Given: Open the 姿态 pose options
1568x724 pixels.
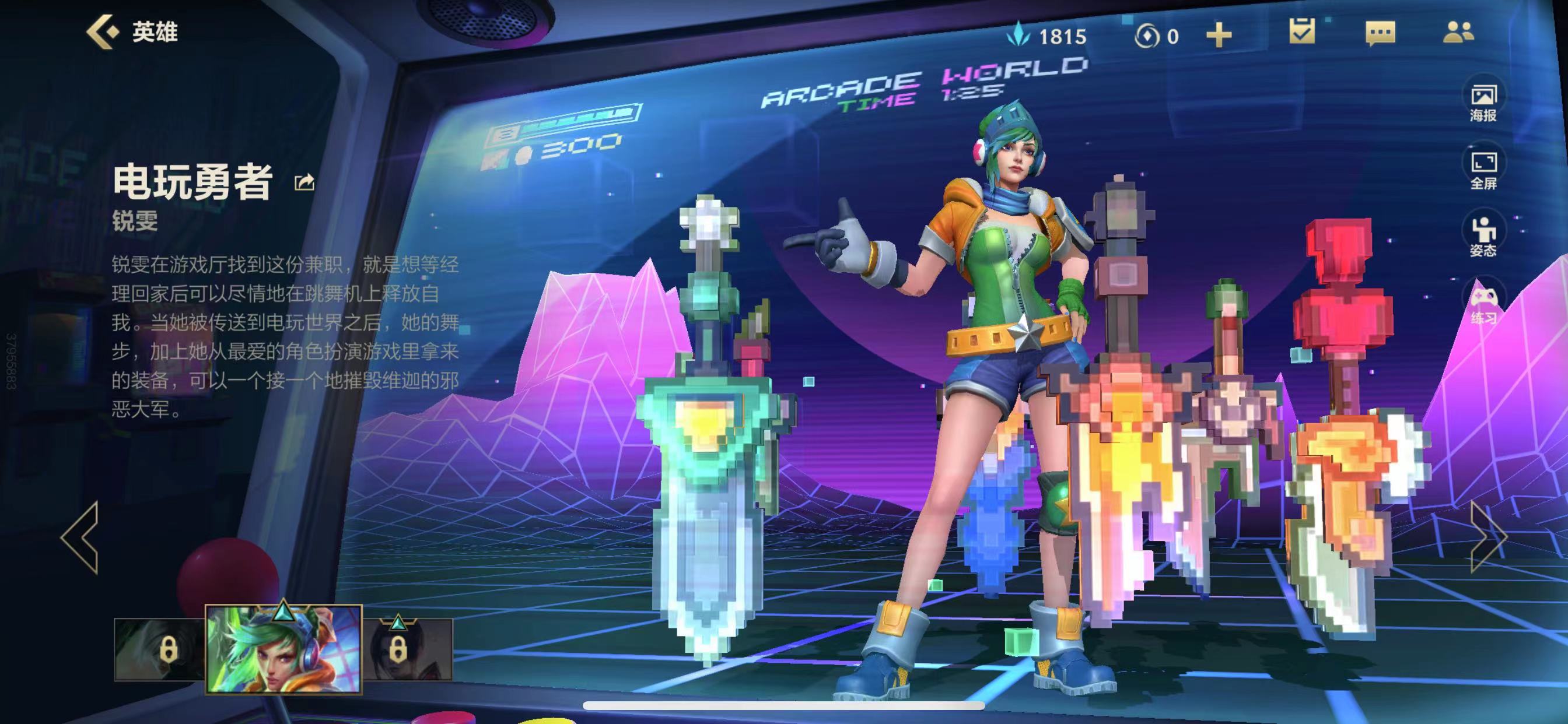Looking at the screenshot, I should coord(1483,237).
